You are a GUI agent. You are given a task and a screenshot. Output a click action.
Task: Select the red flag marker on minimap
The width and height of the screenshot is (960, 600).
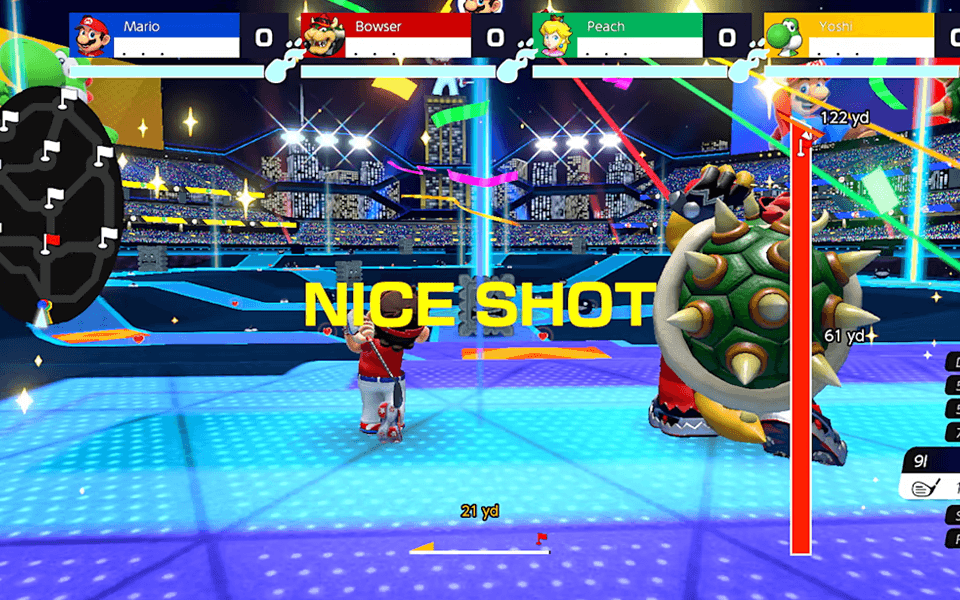coord(52,240)
